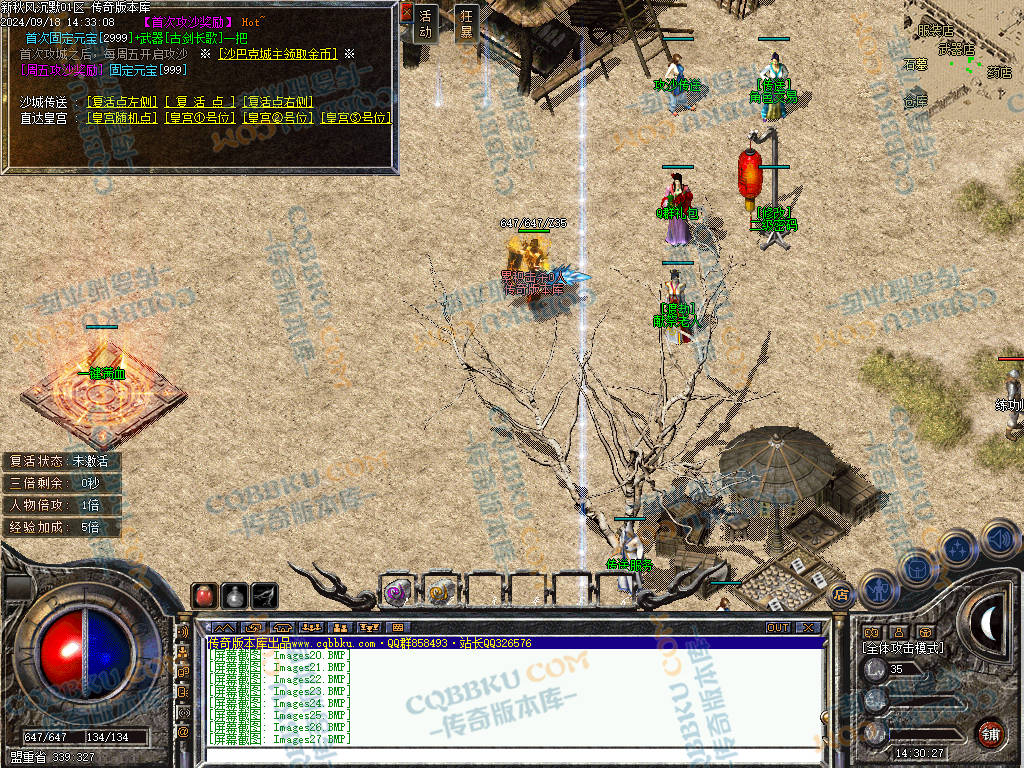Viewport: 1024px width, 768px height.
Task: Toggle the sound speaker button
Action: [x=999, y=541]
